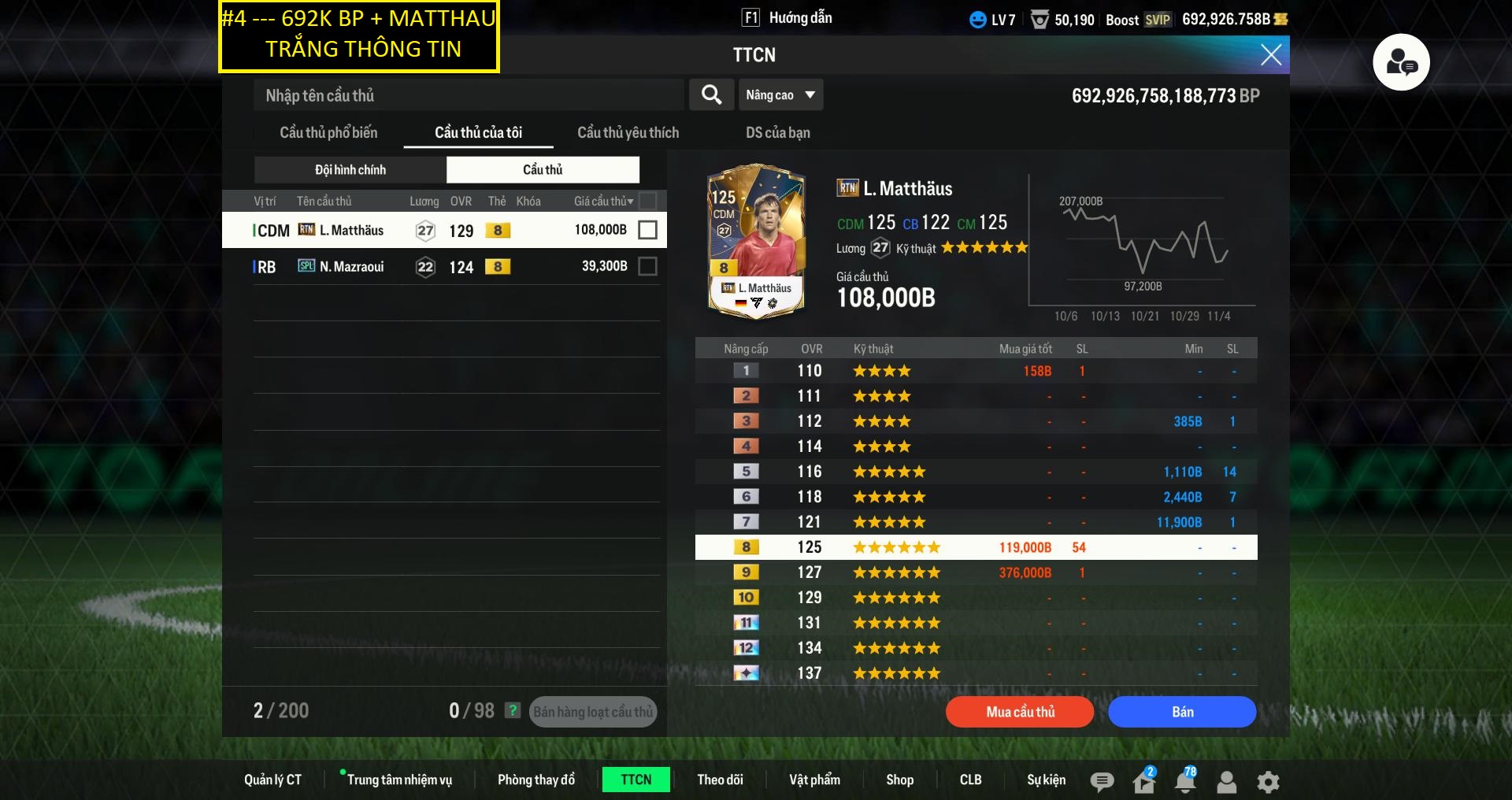
Task: Tick the checkbox for L. Matthäus
Action: pos(647,230)
